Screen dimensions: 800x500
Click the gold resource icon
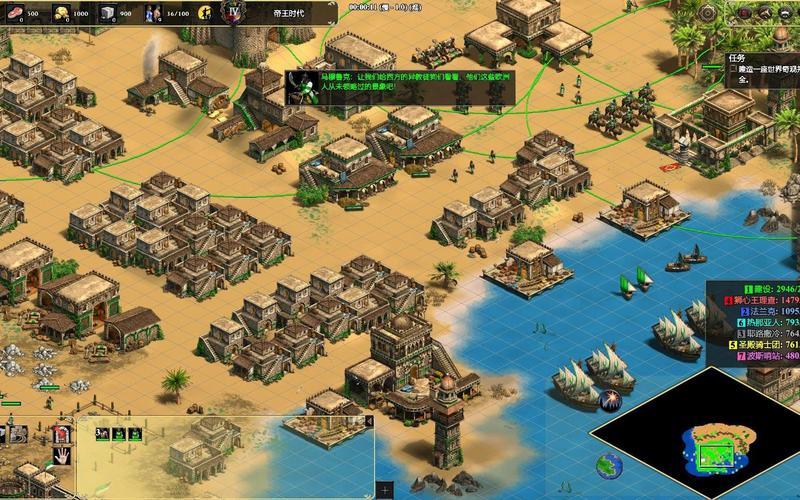tap(60, 13)
